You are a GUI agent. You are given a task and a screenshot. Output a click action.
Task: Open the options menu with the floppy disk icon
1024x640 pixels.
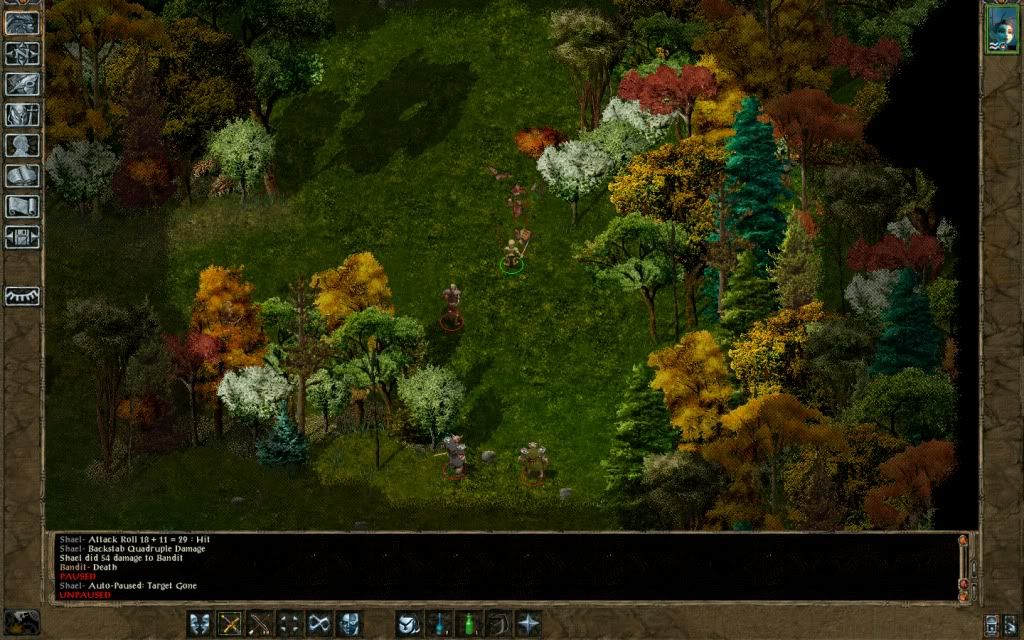click(x=22, y=237)
